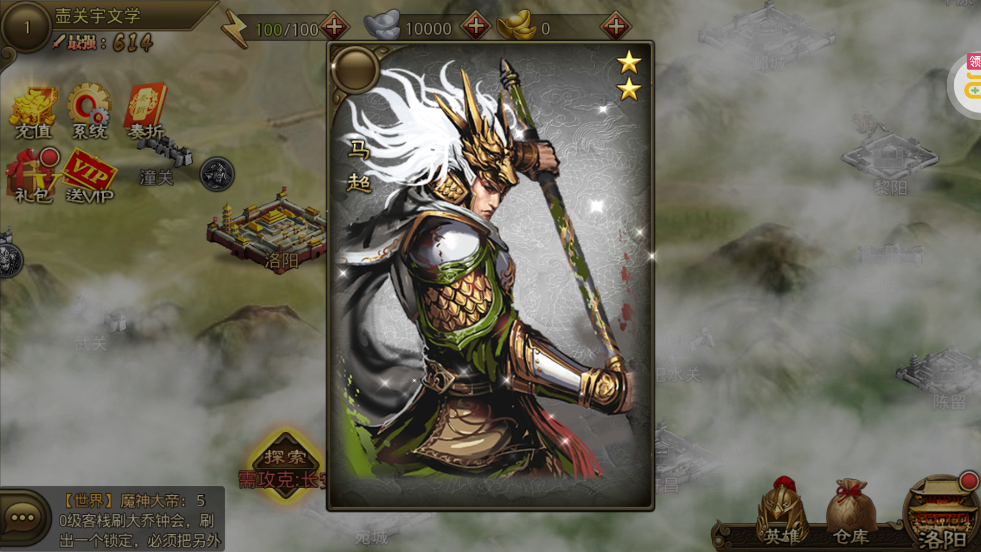Claim the 礼包 gift pack
Screen dimensions: 981x552
[x=33, y=174]
